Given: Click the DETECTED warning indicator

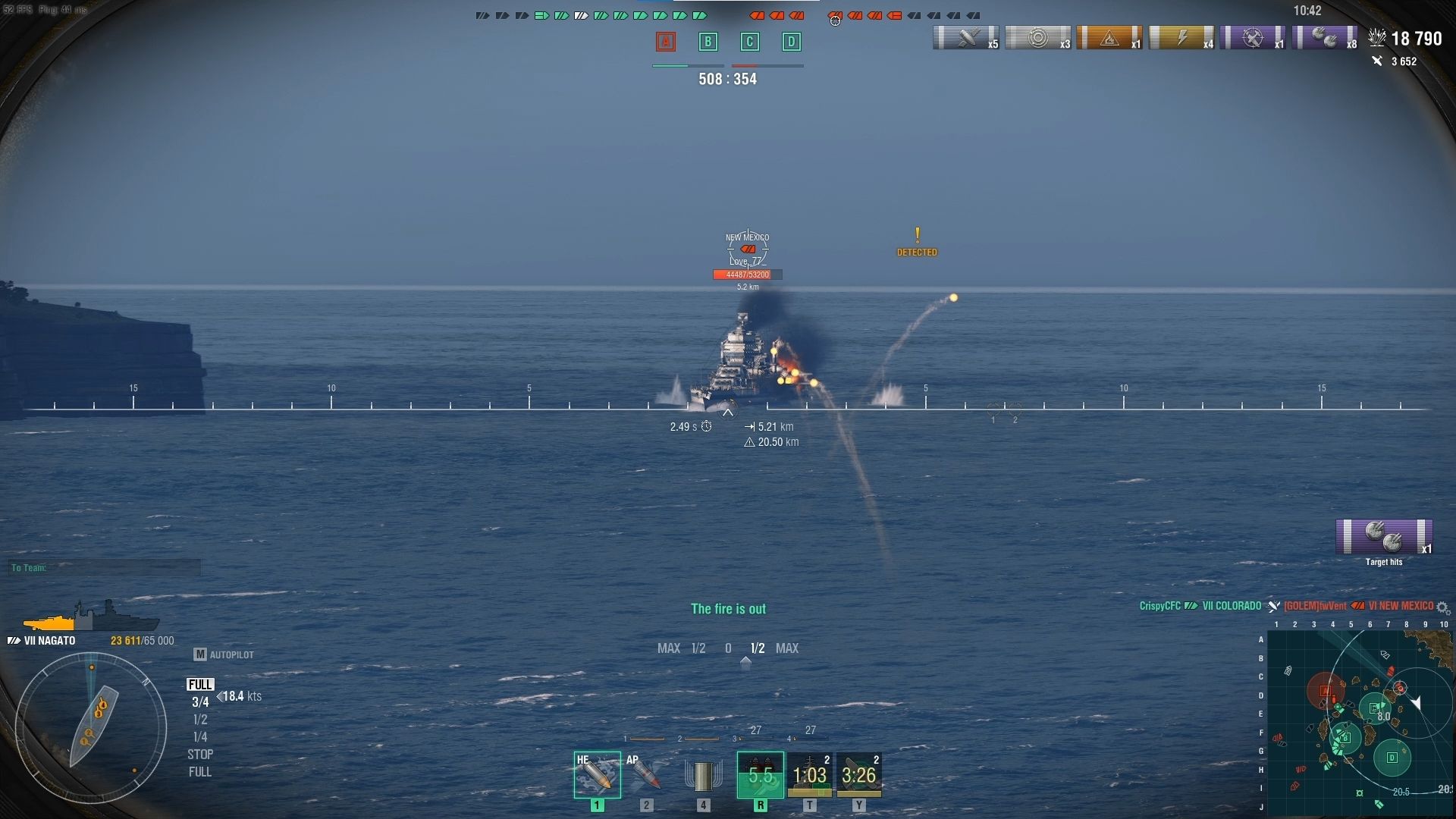Looking at the screenshot, I should [x=917, y=243].
